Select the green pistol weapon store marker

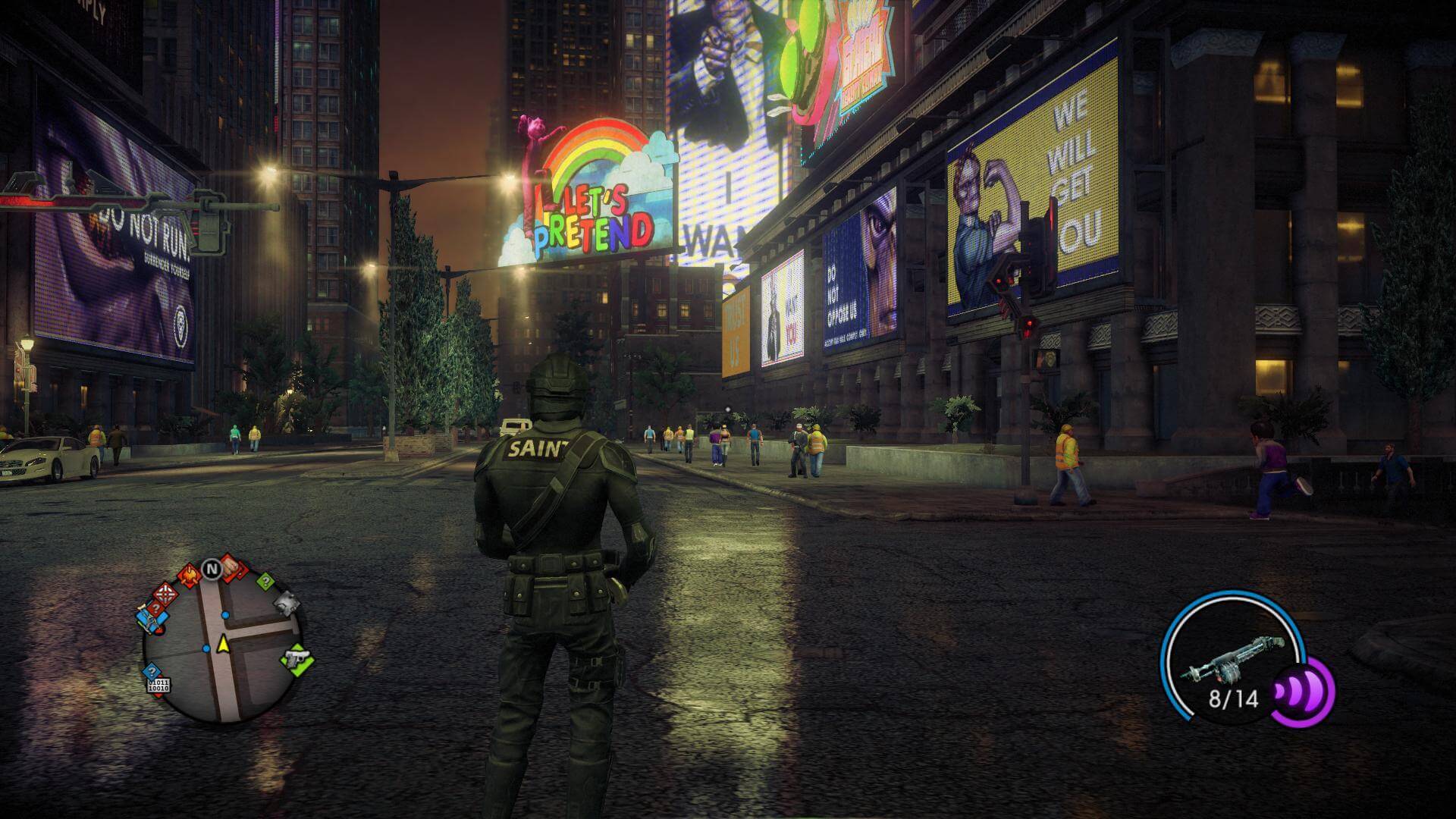[297, 658]
